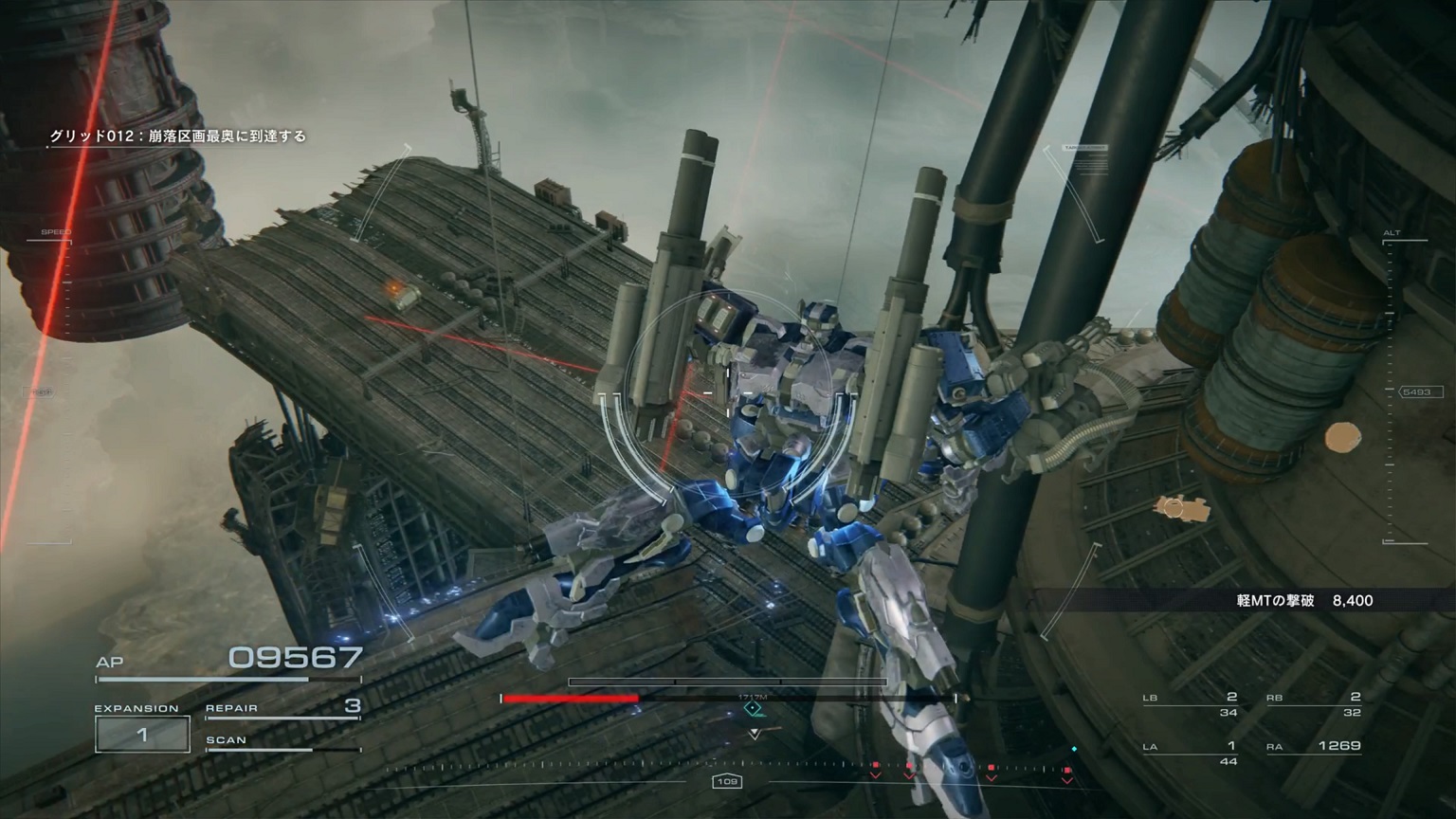Select the compass heading 109 marker
Viewport: 1456px width, 819px height.
tap(728, 783)
